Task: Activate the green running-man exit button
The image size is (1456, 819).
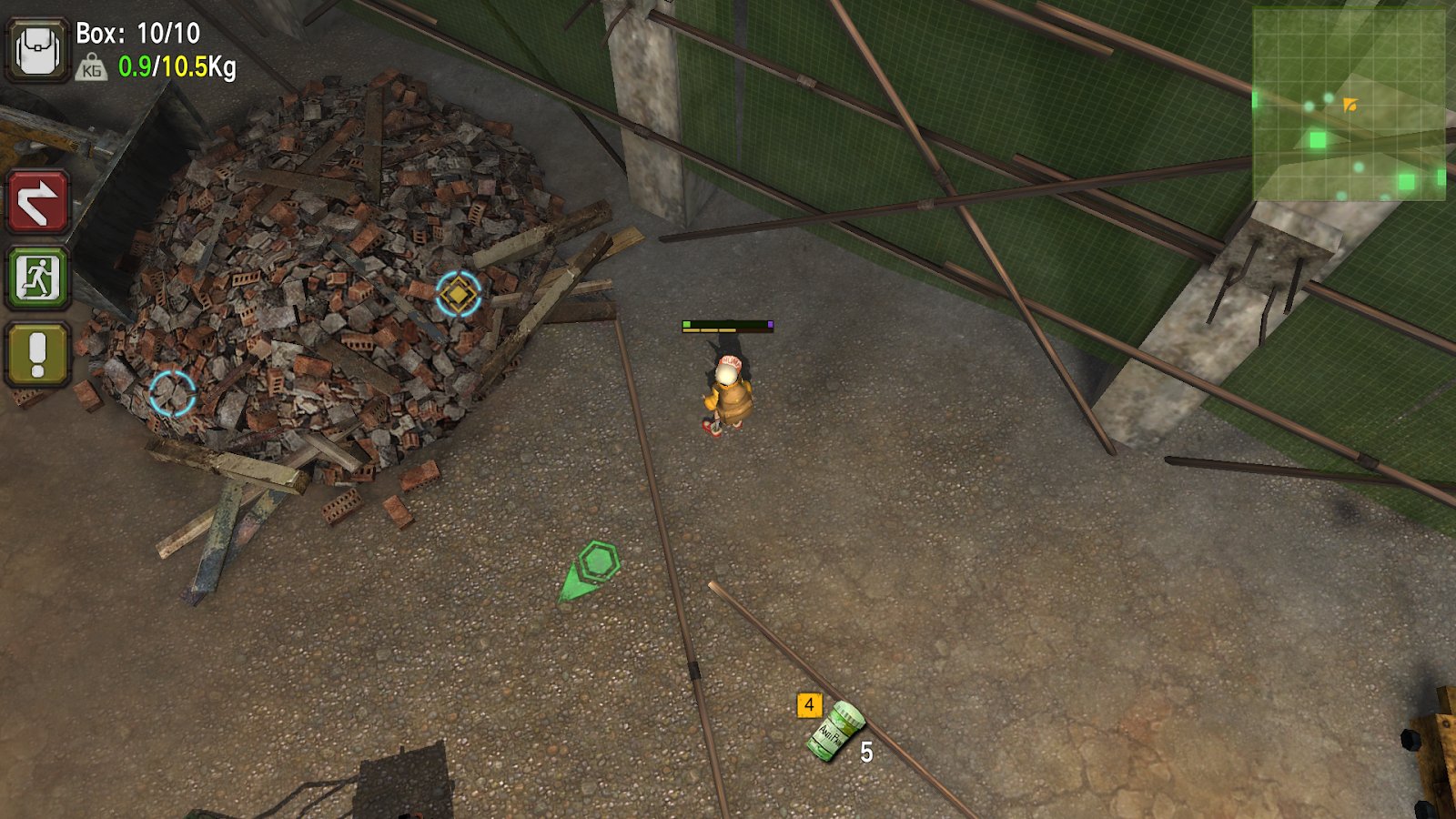Action: [37, 278]
